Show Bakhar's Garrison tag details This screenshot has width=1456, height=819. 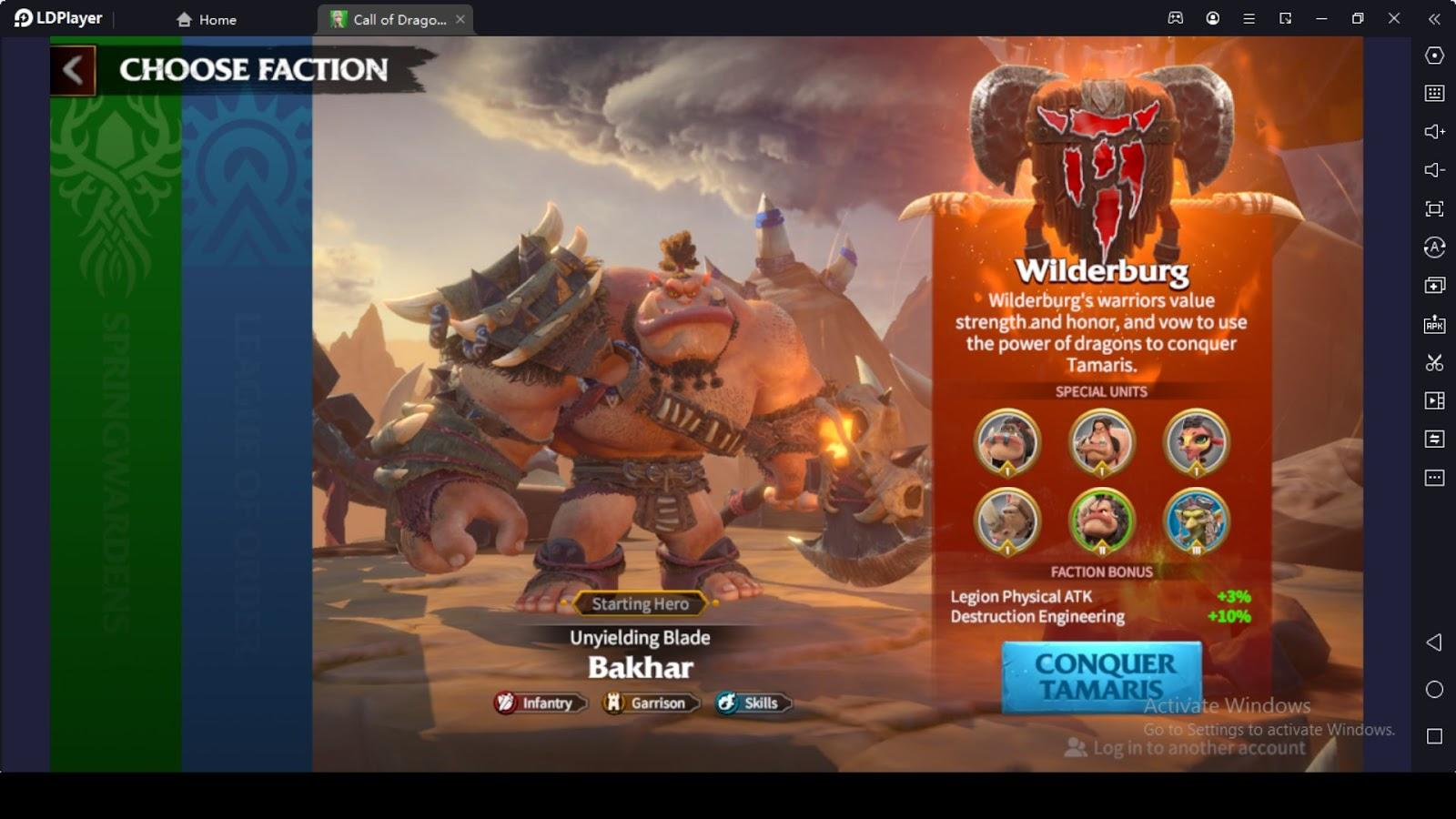tap(647, 703)
